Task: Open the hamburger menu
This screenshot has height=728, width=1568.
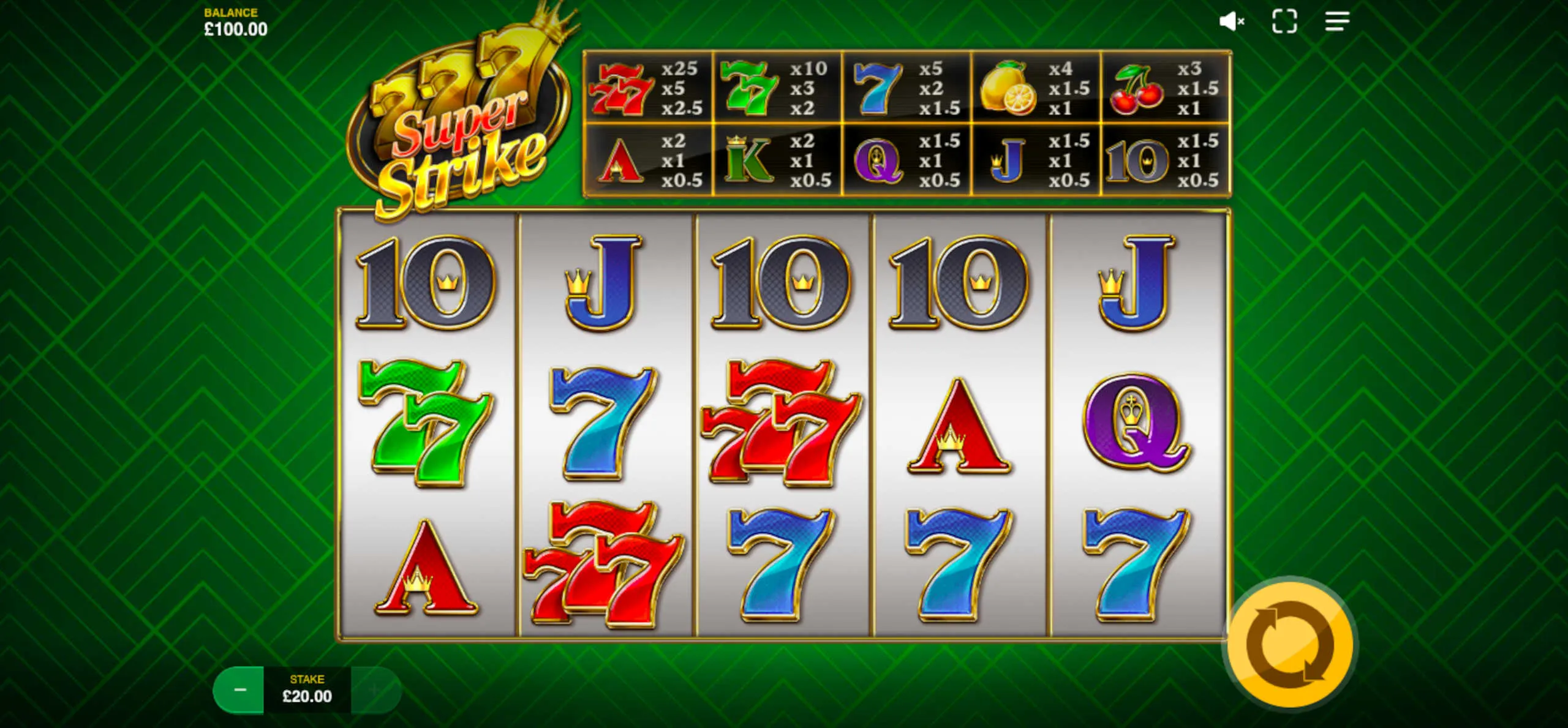Action: click(1336, 21)
